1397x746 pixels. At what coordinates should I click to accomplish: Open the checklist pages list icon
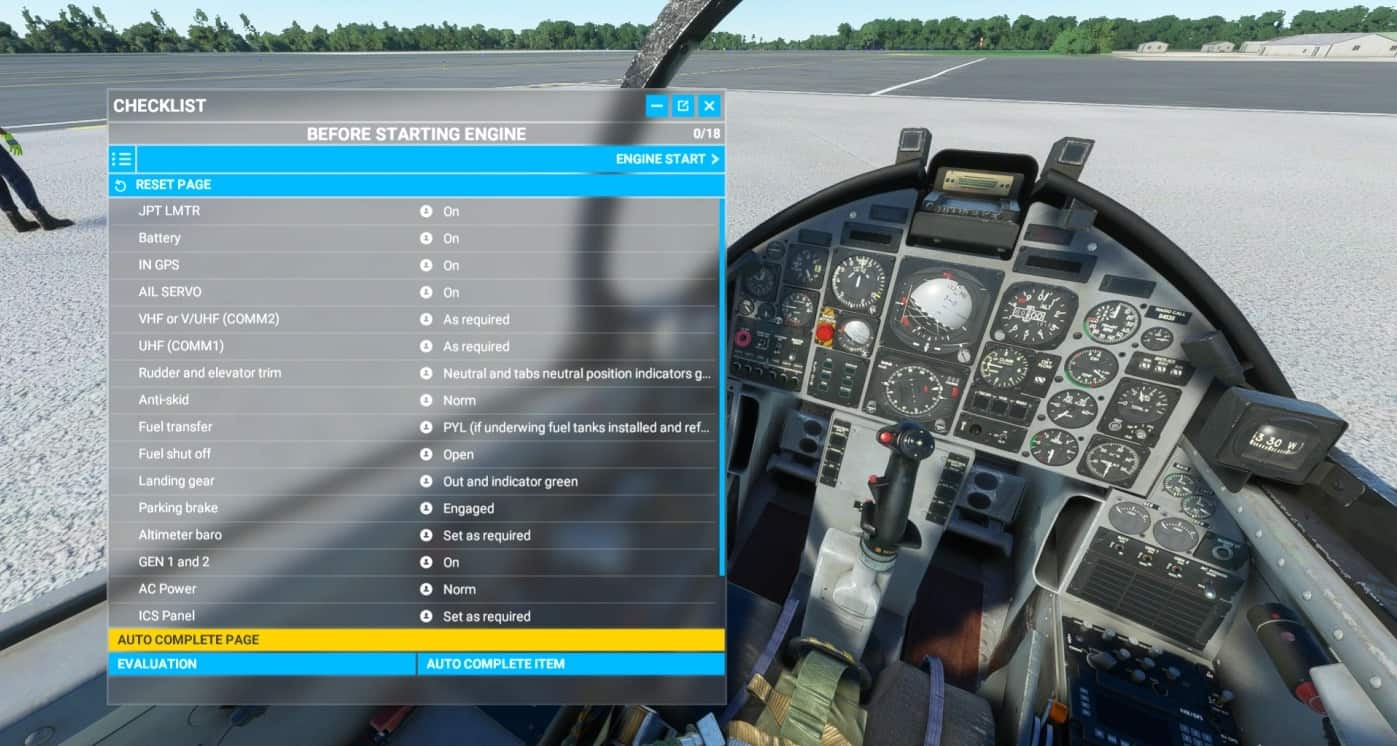coord(124,158)
